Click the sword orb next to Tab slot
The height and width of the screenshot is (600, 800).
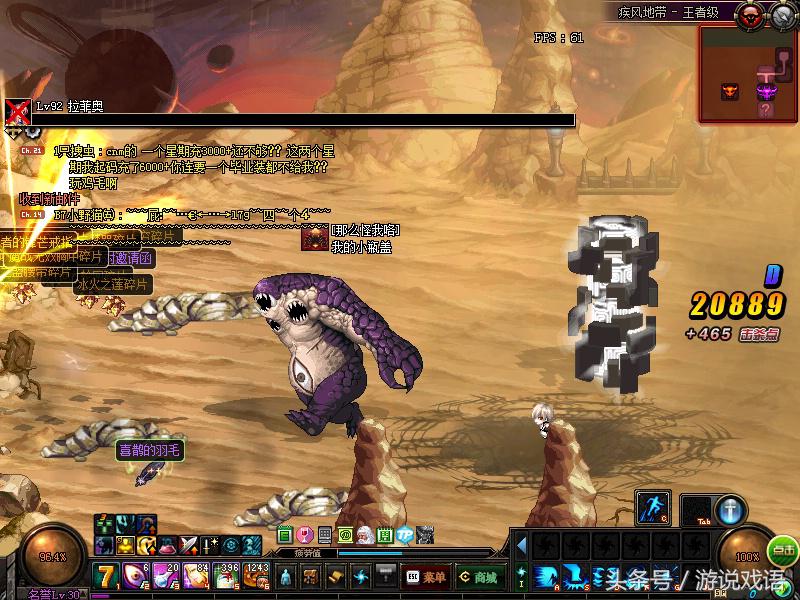point(731,509)
